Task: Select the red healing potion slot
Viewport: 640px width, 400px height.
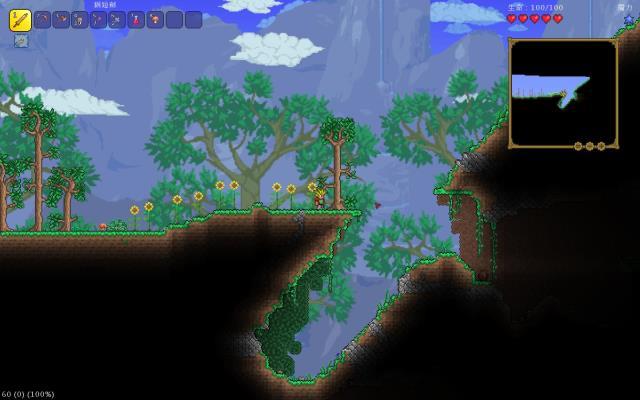Action: coord(137,19)
